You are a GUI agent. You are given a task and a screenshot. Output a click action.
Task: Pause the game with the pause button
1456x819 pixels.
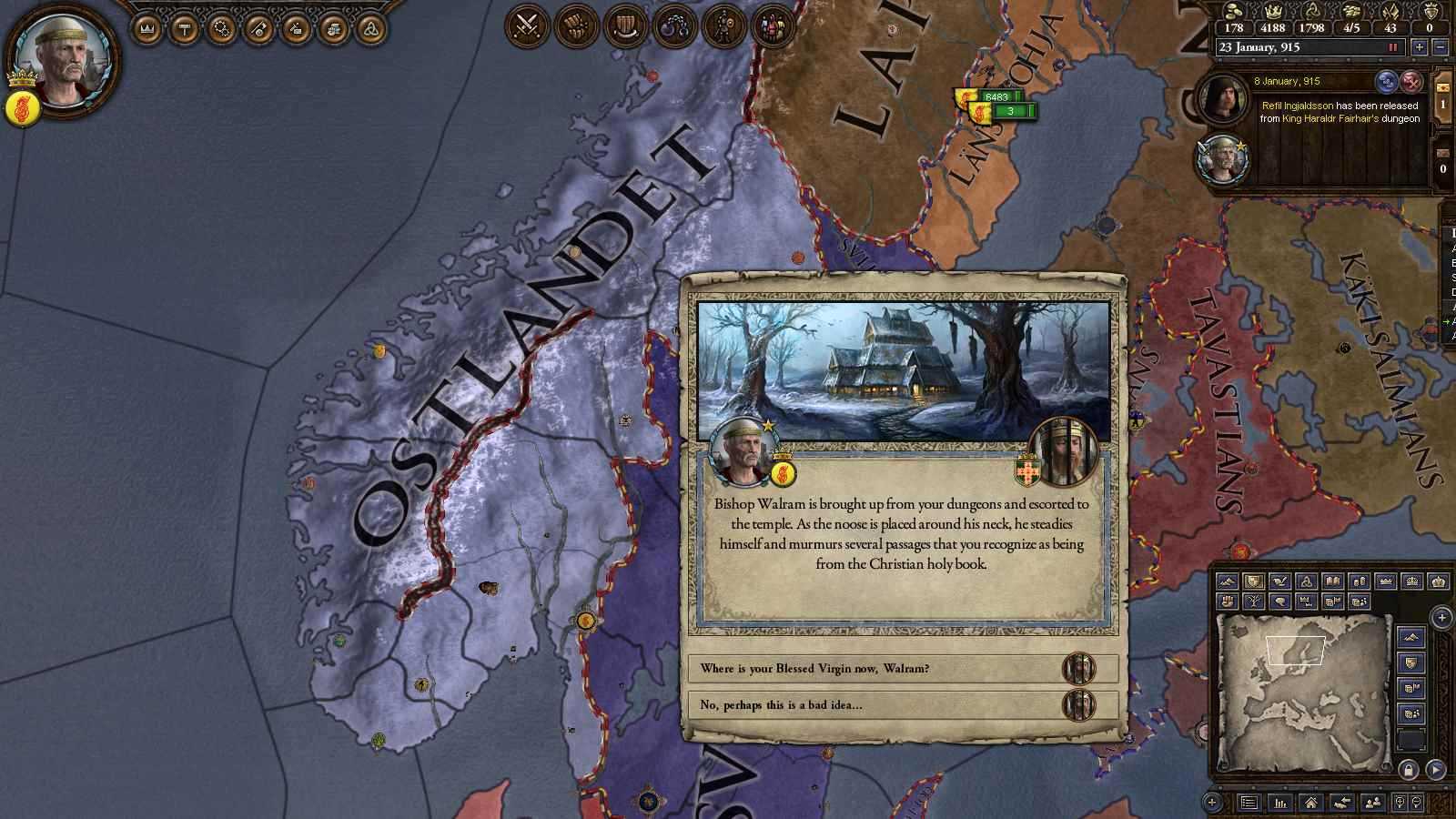coord(1393,47)
